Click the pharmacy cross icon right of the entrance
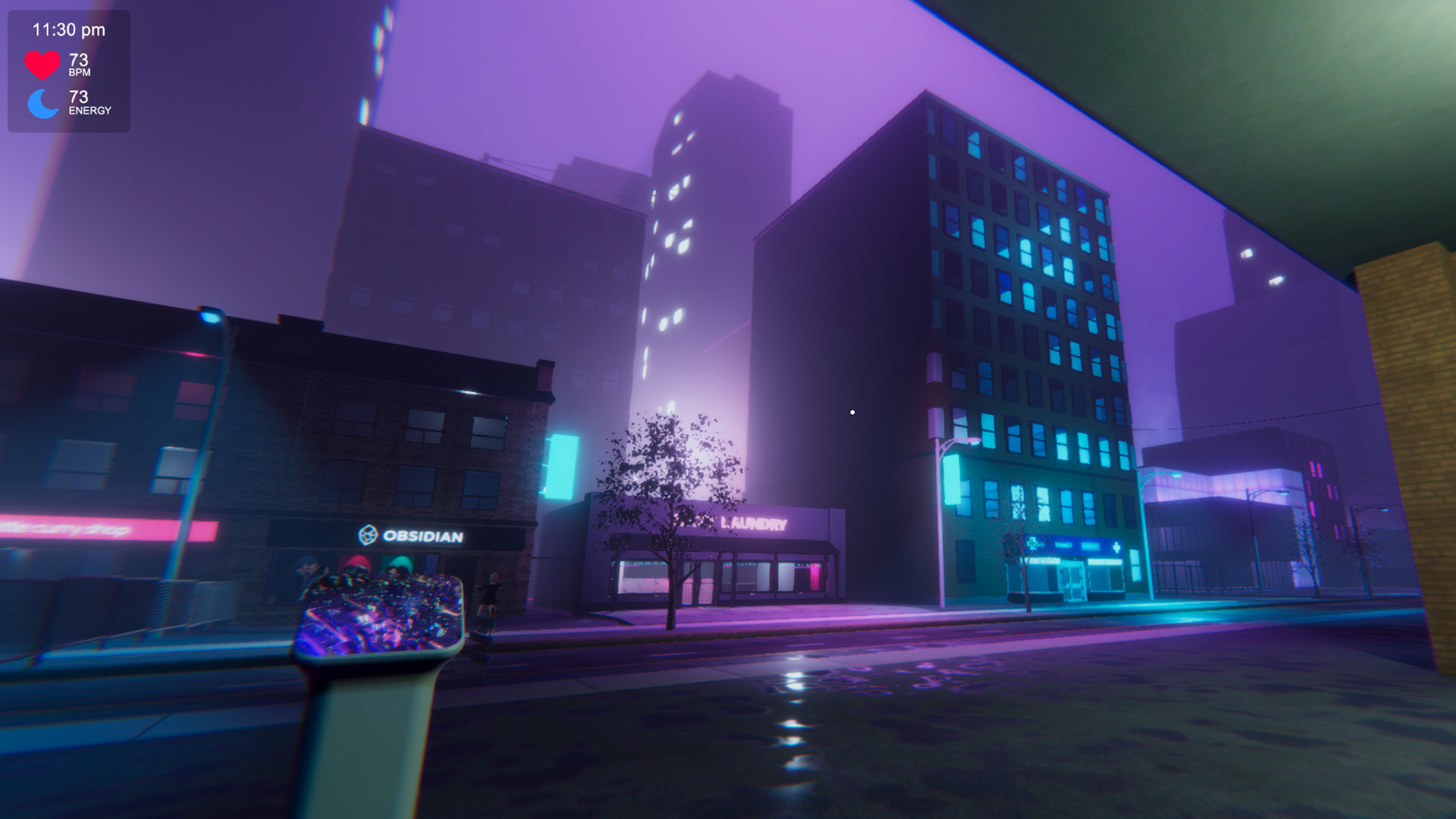Image resolution: width=1456 pixels, height=819 pixels. [x=1117, y=547]
